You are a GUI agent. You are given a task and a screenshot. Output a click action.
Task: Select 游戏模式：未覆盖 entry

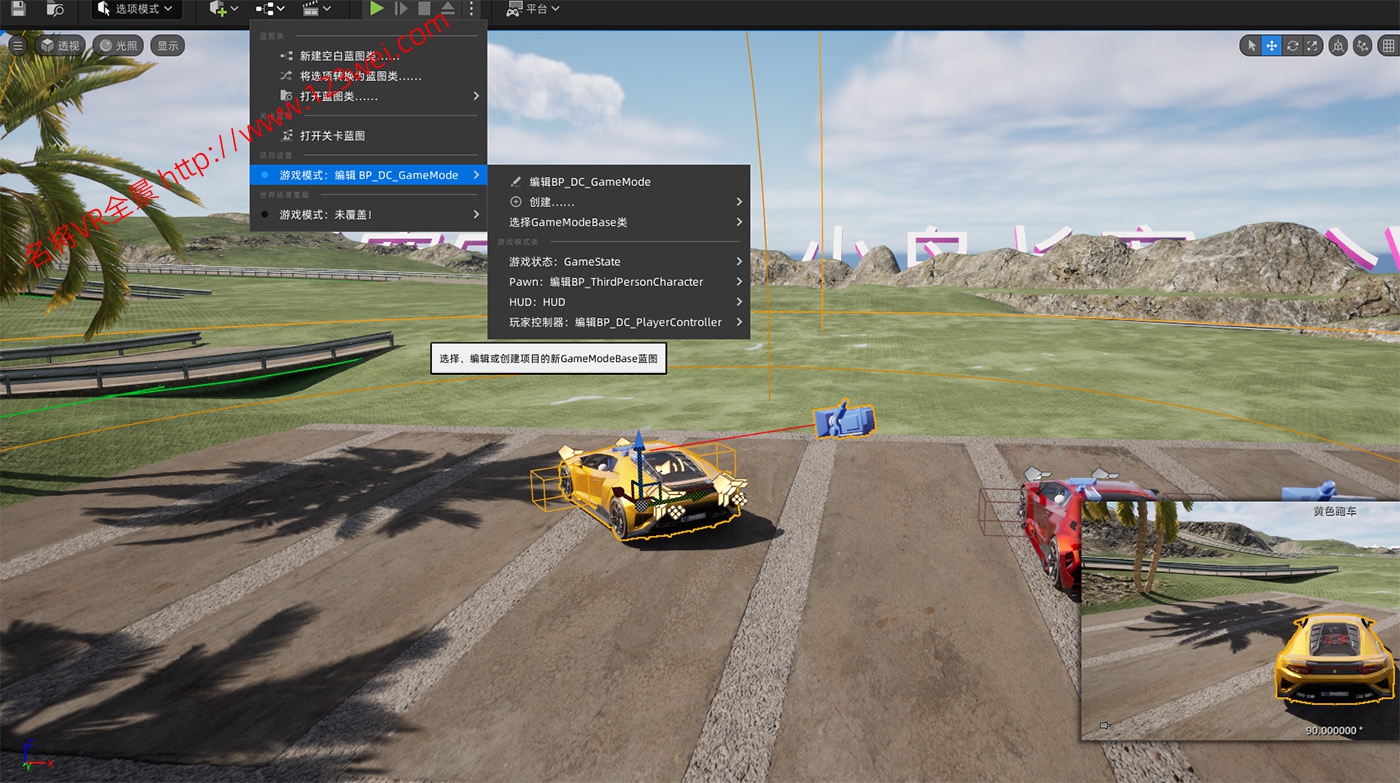coord(326,214)
